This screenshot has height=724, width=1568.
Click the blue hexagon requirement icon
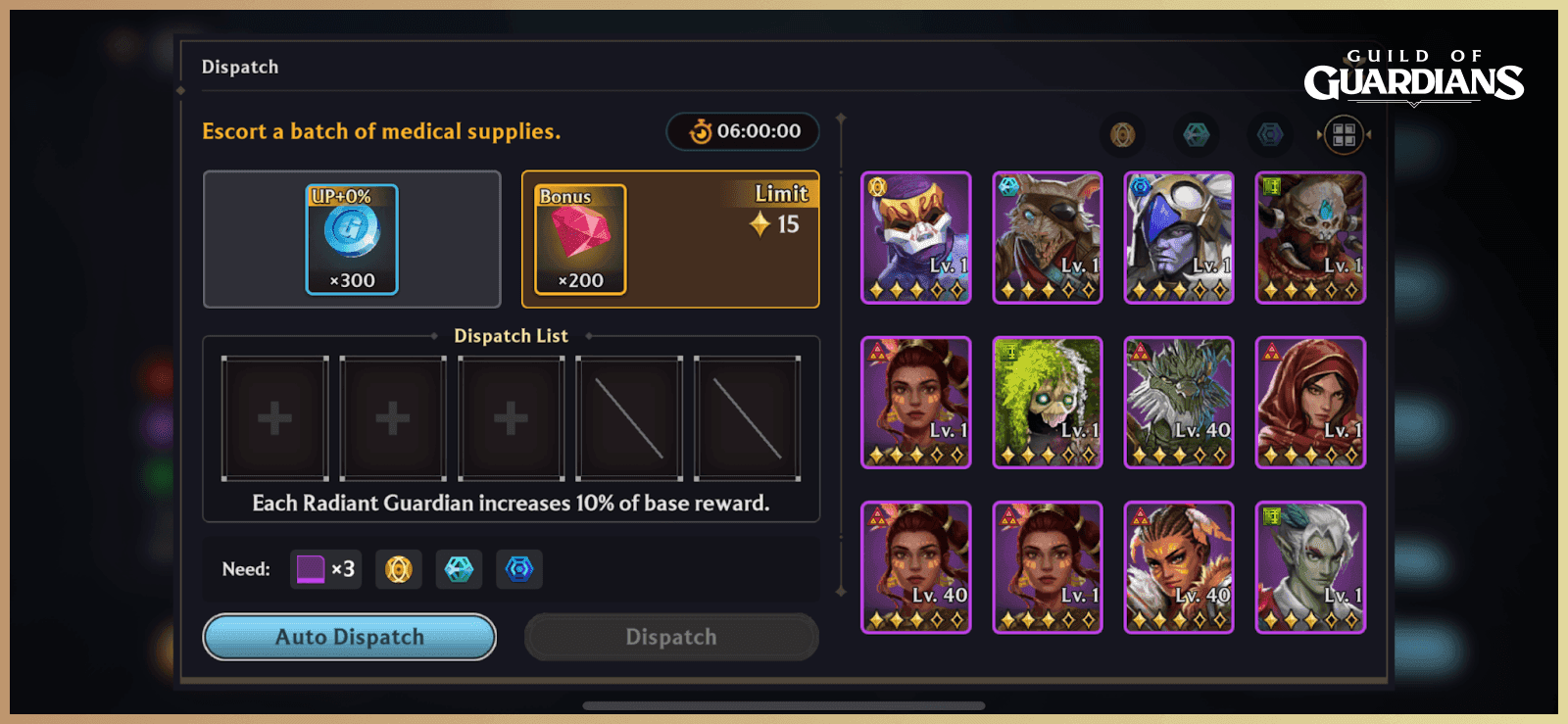(x=519, y=569)
